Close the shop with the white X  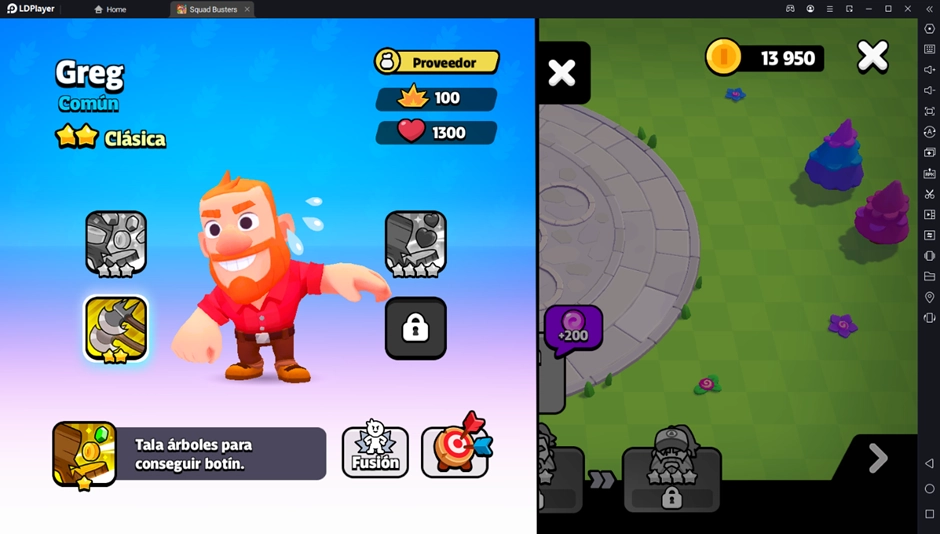pos(872,57)
